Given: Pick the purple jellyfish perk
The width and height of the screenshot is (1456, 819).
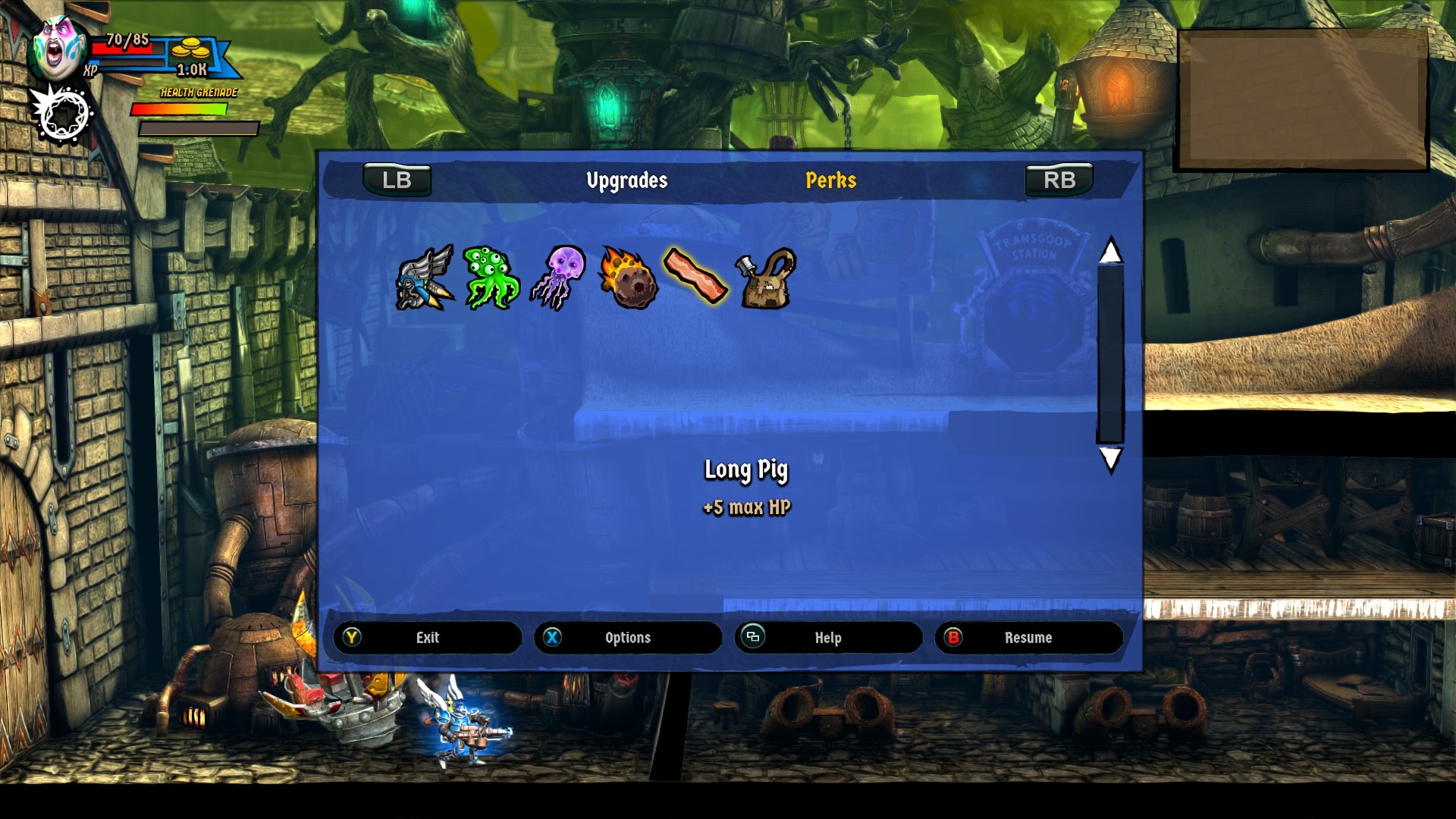Looking at the screenshot, I should (559, 278).
